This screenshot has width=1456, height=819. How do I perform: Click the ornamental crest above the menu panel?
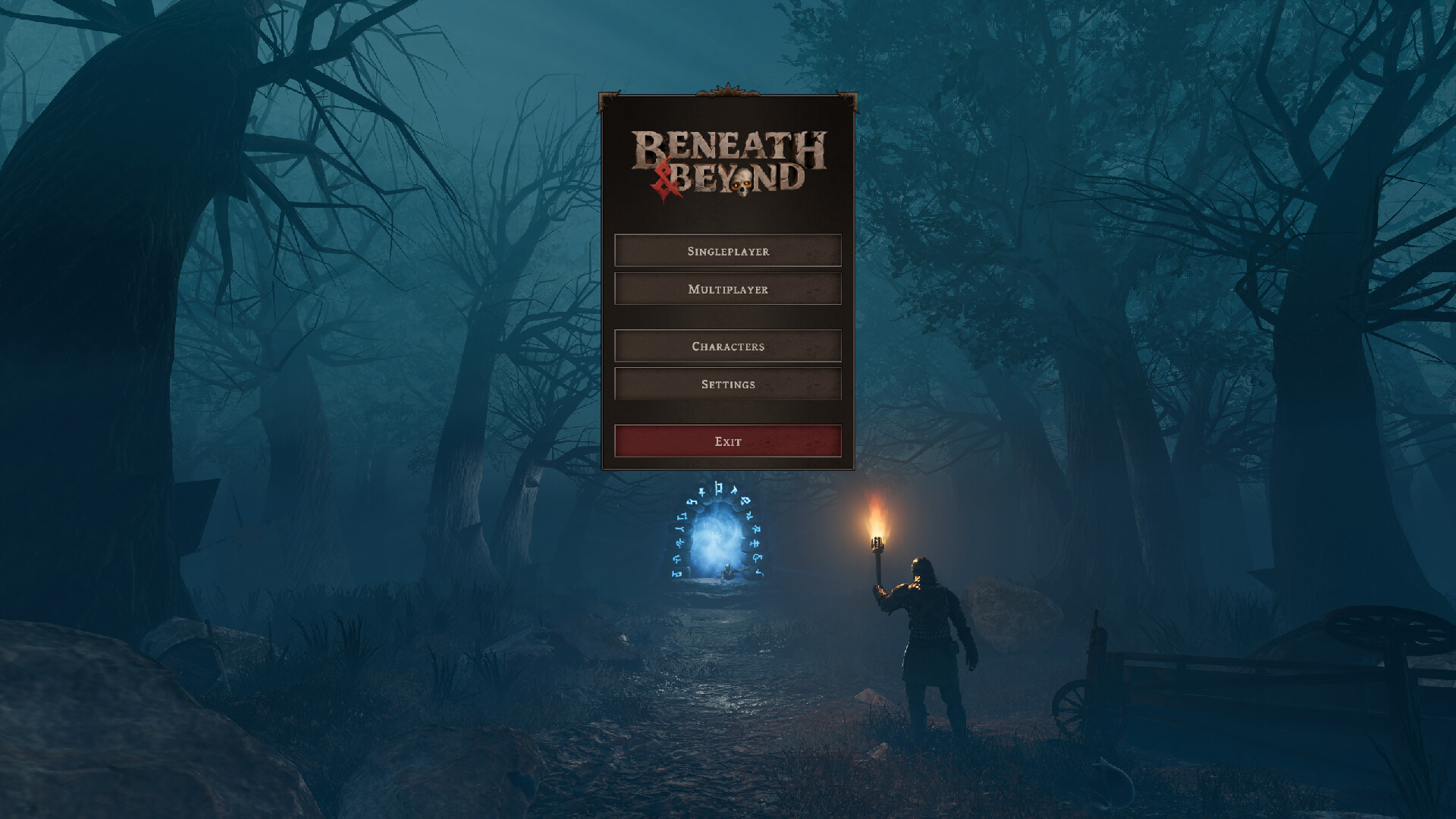tap(726, 89)
